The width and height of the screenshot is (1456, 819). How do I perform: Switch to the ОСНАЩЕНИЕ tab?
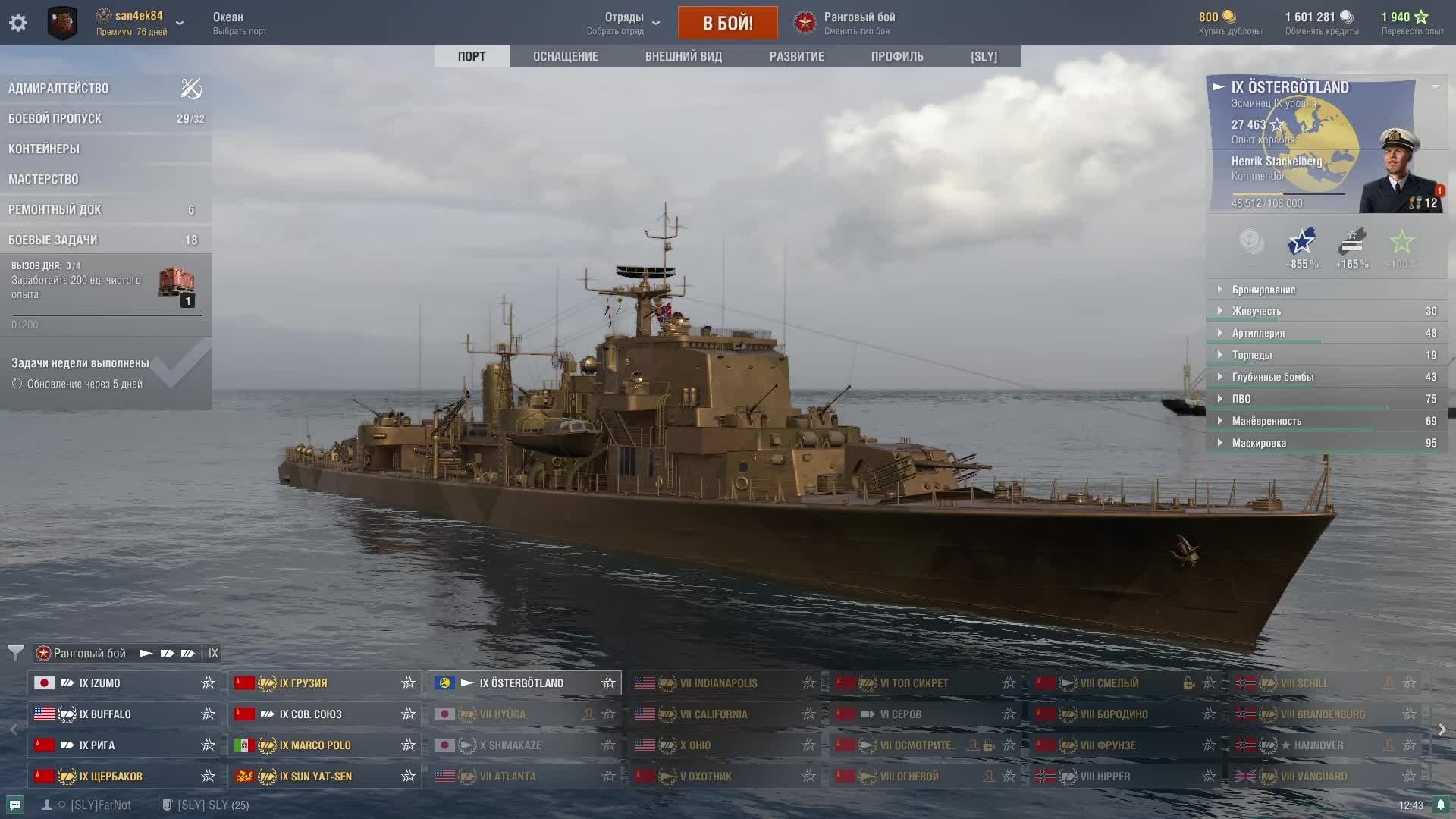pyautogui.click(x=565, y=56)
